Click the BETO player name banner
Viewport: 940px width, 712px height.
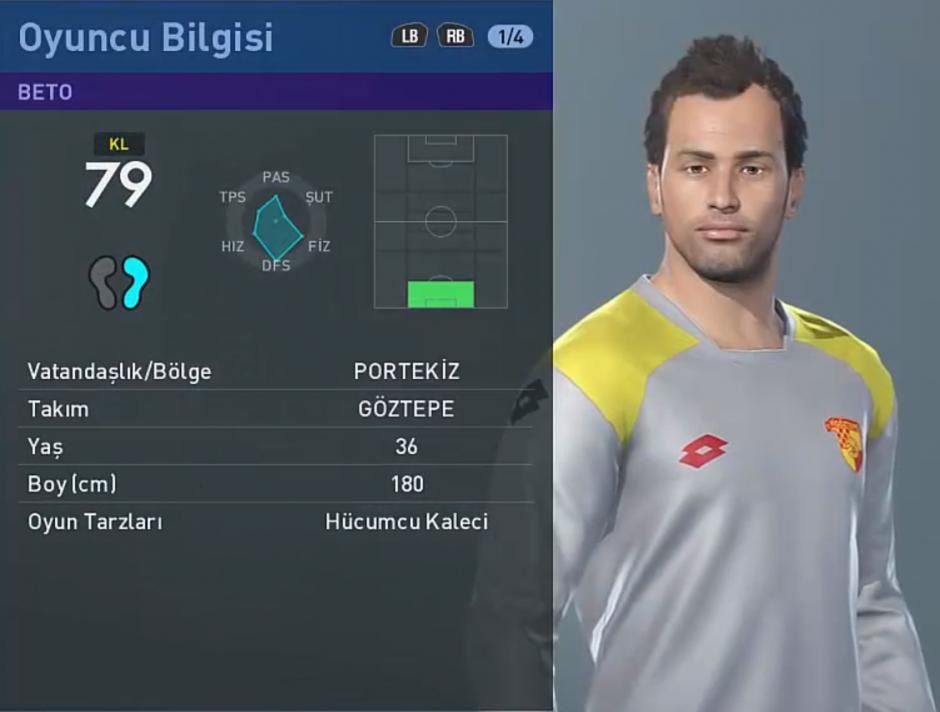pos(276,92)
